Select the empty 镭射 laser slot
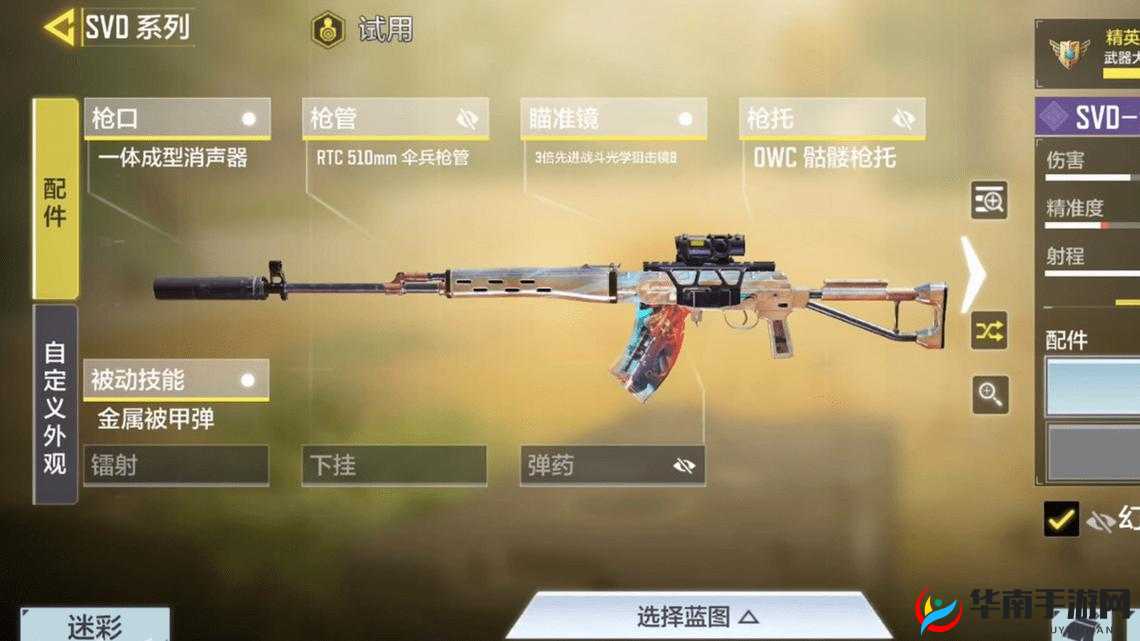 point(176,465)
